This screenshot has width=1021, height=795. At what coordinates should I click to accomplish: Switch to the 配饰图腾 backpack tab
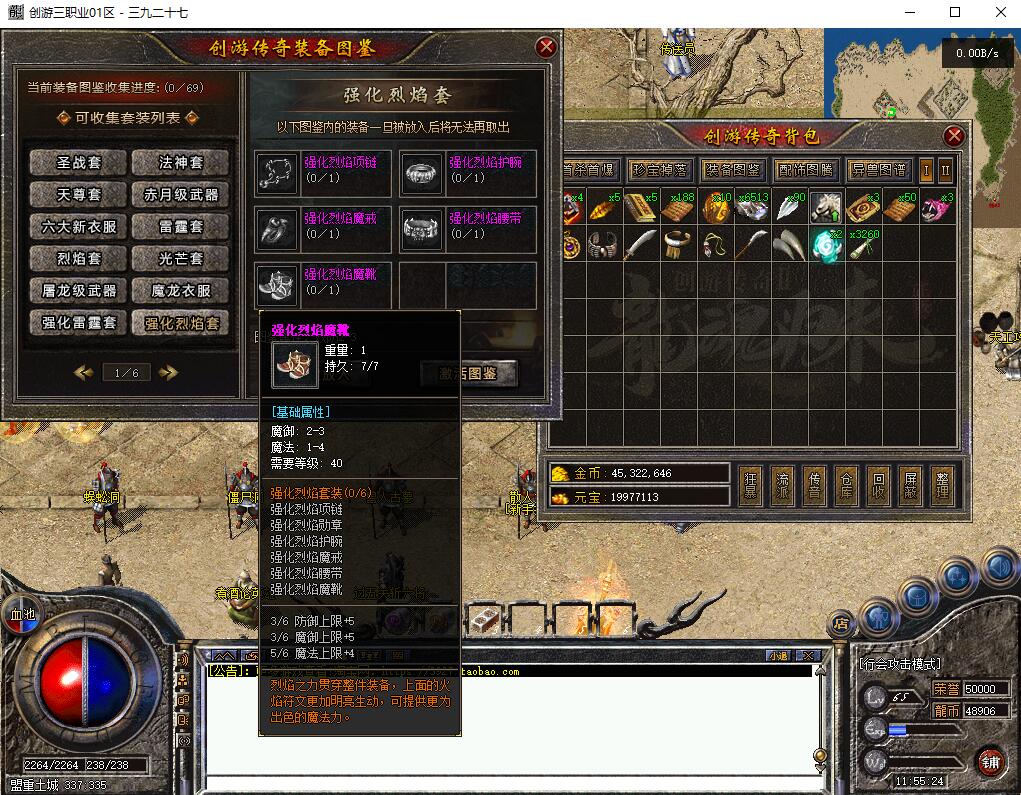pyautogui.click(x=805, y=170)
